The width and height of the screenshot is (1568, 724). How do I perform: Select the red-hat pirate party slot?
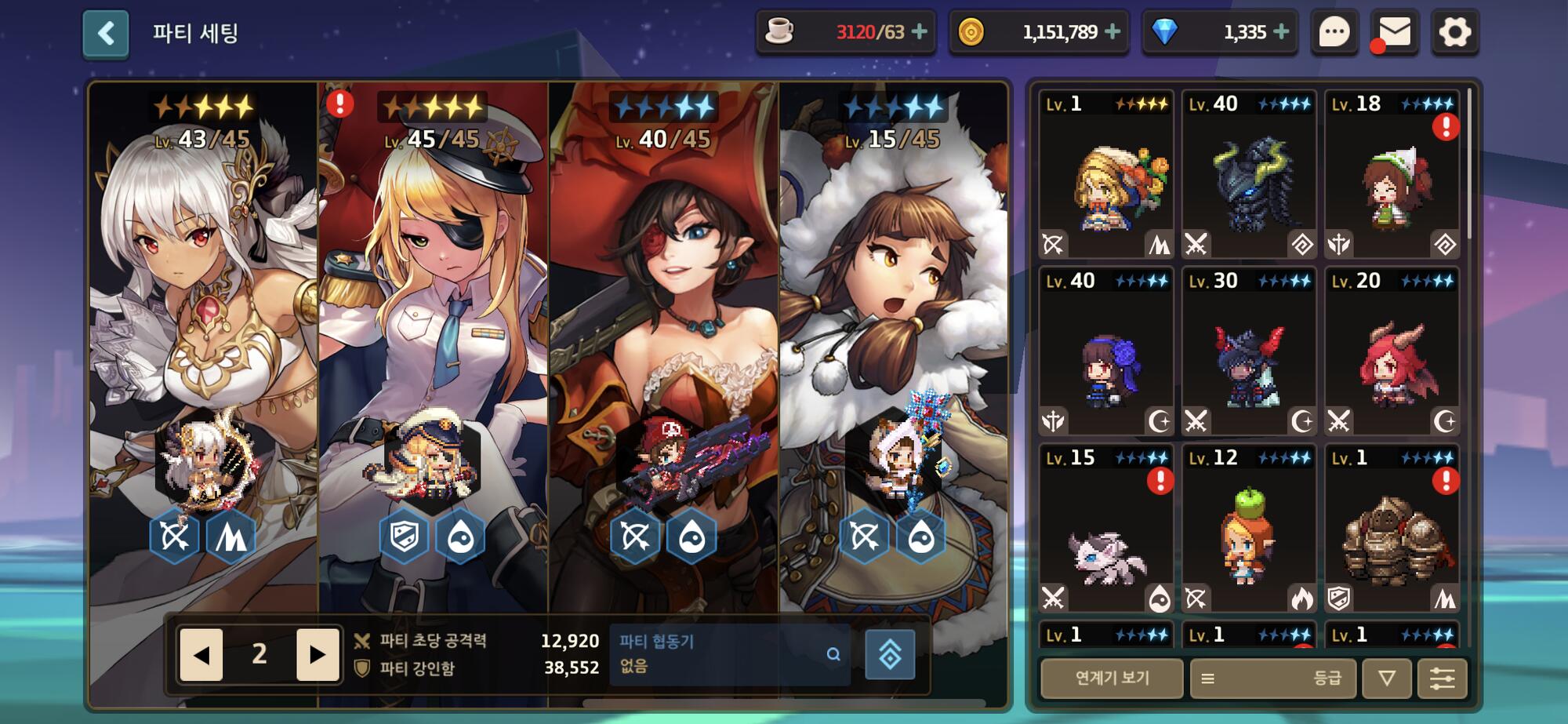click(664, 314)
